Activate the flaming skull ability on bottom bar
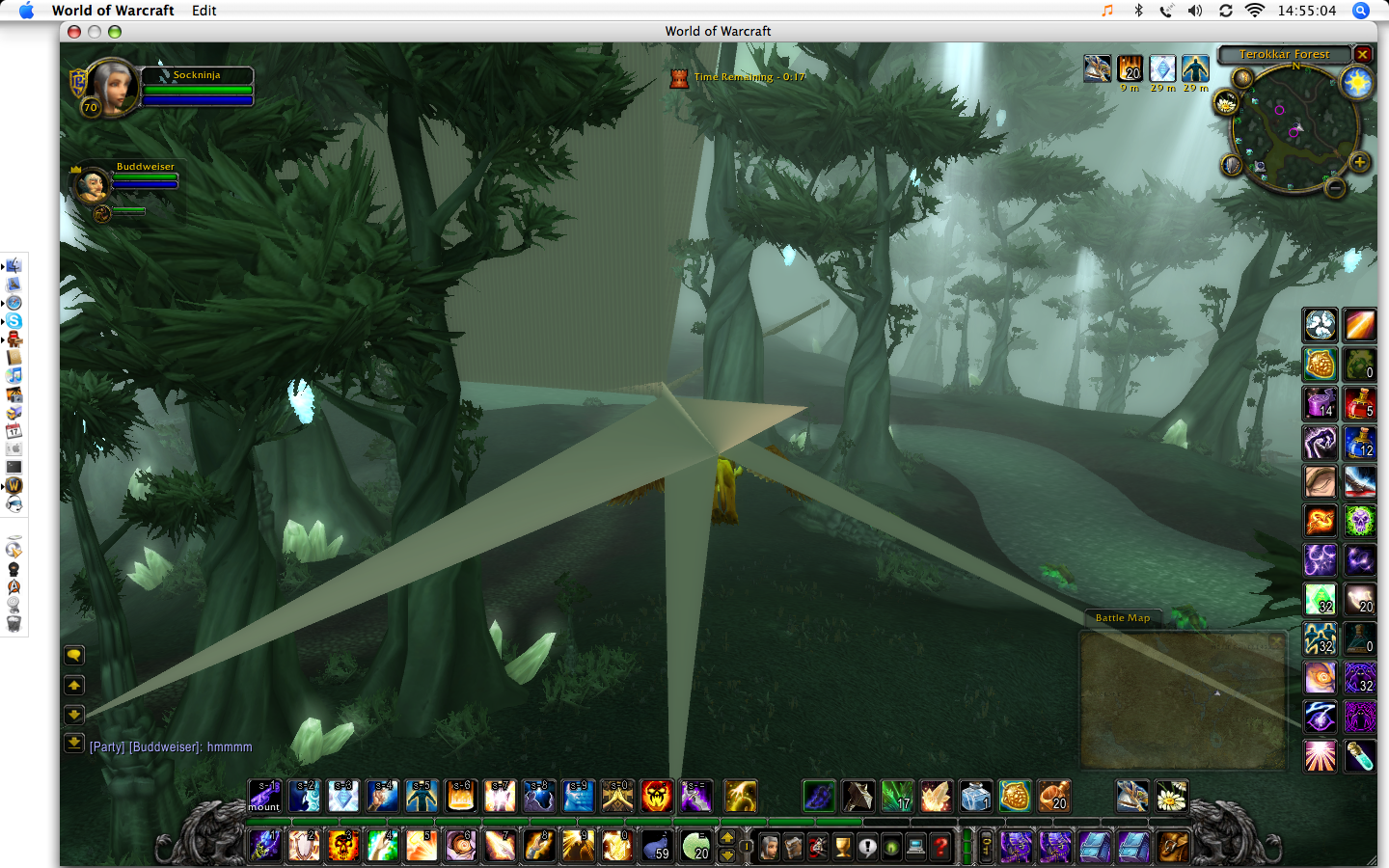 click(342, 846)
